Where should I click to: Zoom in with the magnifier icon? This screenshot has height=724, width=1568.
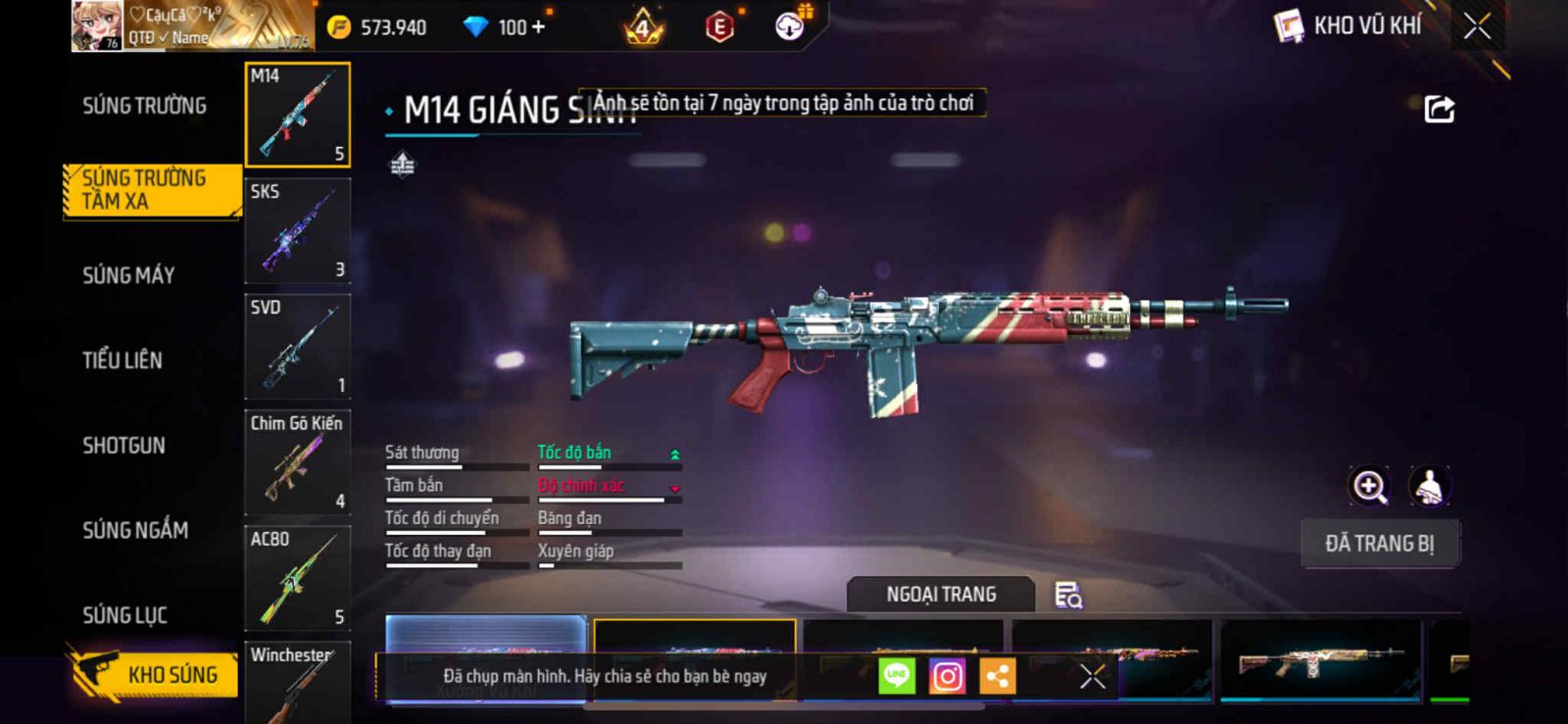[x=1369, y=486]
